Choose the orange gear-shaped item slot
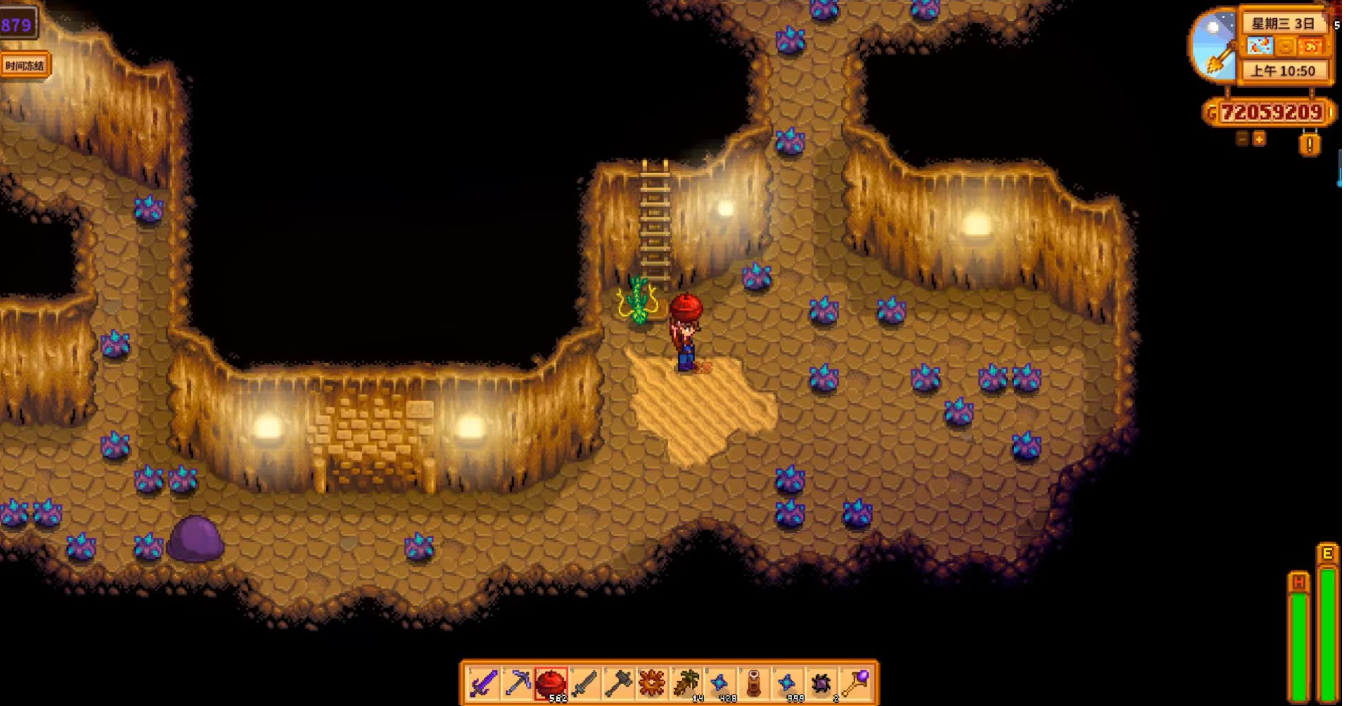This screenshot has width=1346, height=706. click(653, 684)
